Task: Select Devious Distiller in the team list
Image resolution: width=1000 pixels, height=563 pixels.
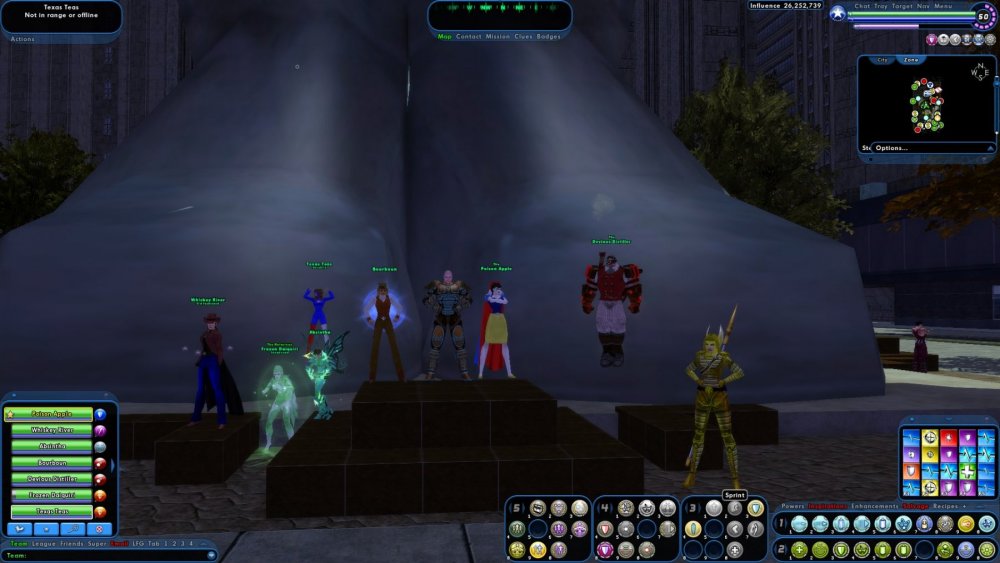Action: click(x=53, y=479)
